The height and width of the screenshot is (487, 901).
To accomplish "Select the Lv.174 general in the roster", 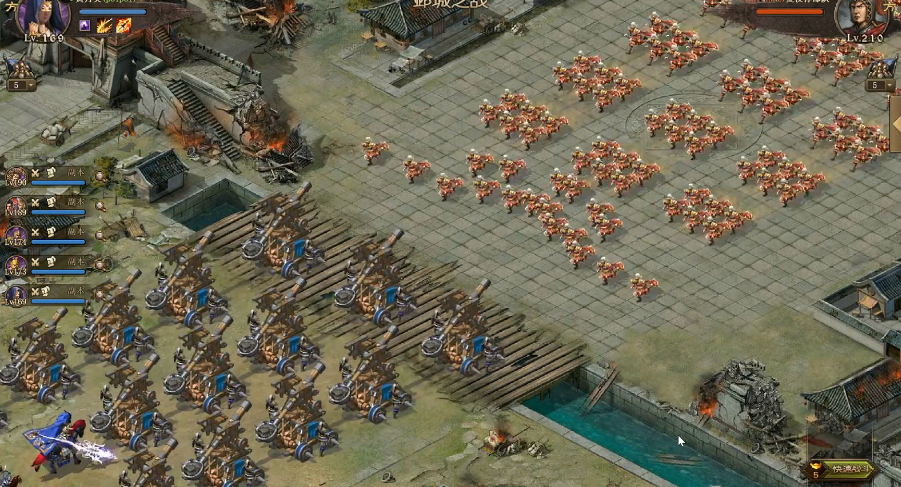I will tap(16, 236).
